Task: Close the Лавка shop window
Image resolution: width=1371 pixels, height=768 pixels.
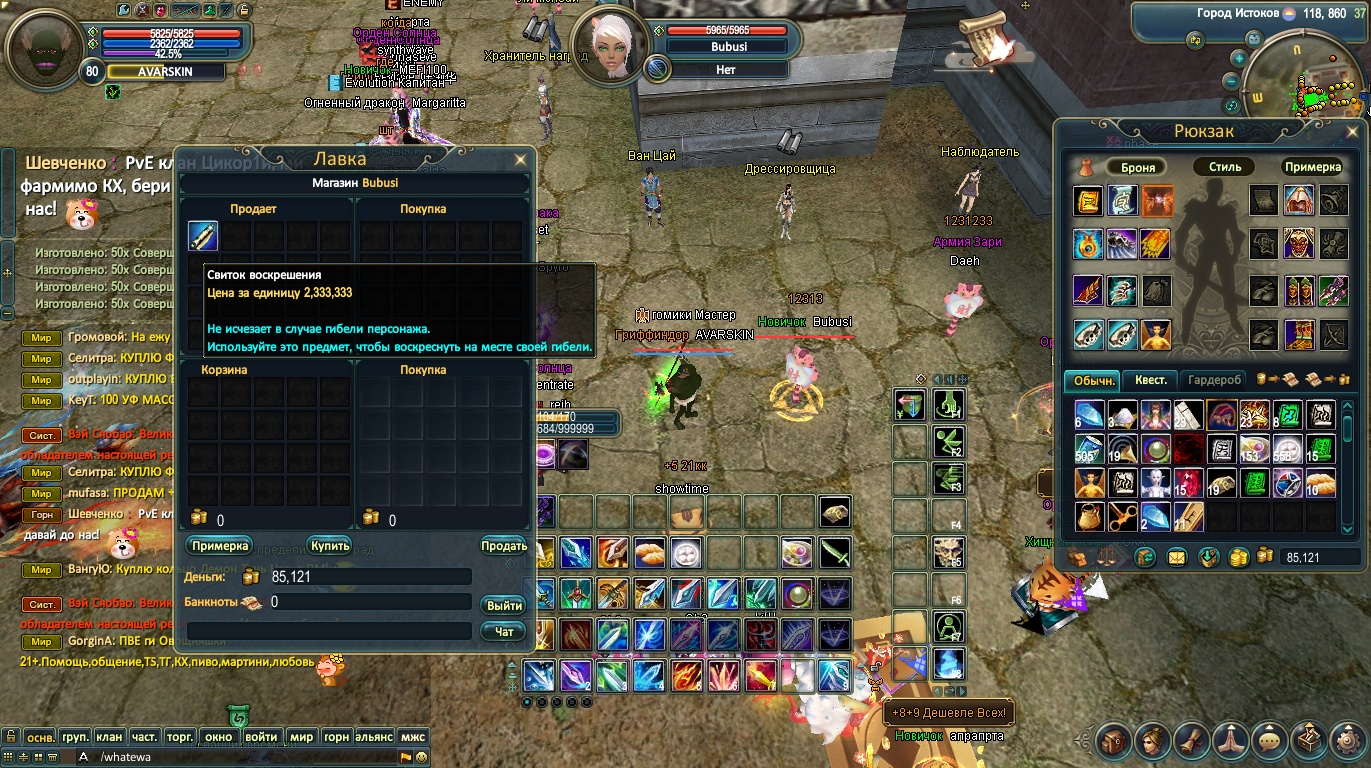Action: (x=520, y=160)
